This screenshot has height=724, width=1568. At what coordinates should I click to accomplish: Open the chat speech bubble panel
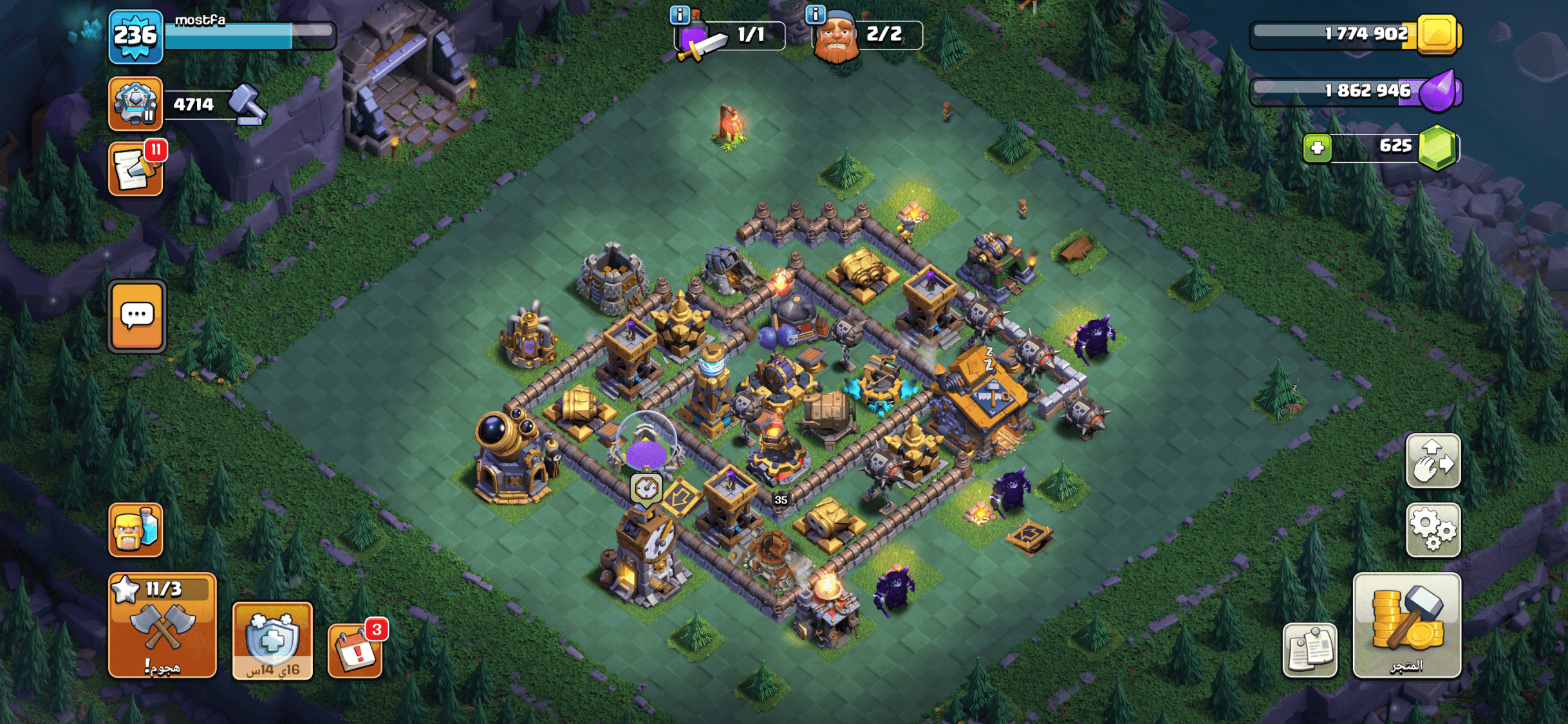pyautogui.click(x=137, y=316)
